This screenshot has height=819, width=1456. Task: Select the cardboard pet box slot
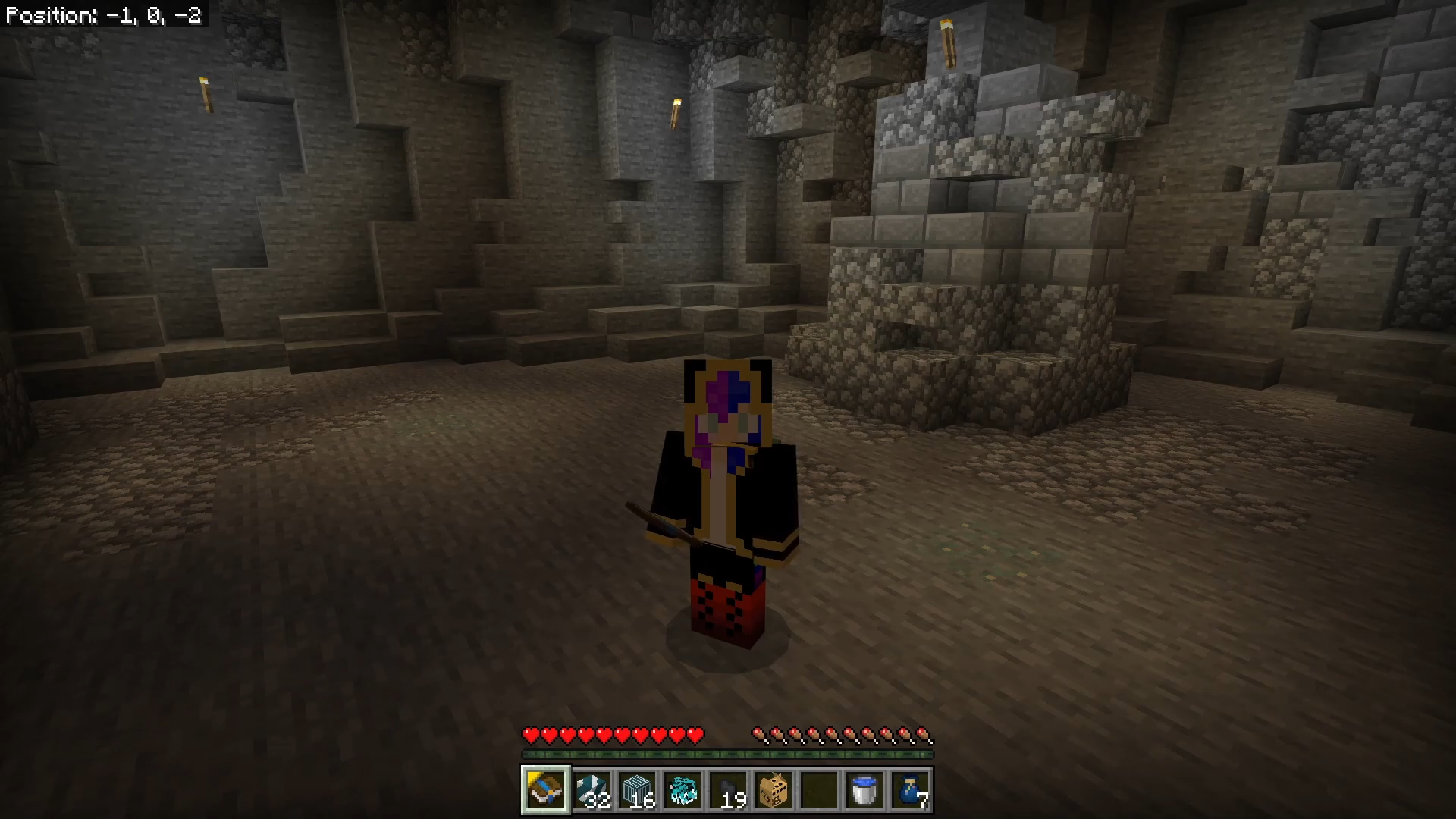pyautogui.click(x=773, y=789)
